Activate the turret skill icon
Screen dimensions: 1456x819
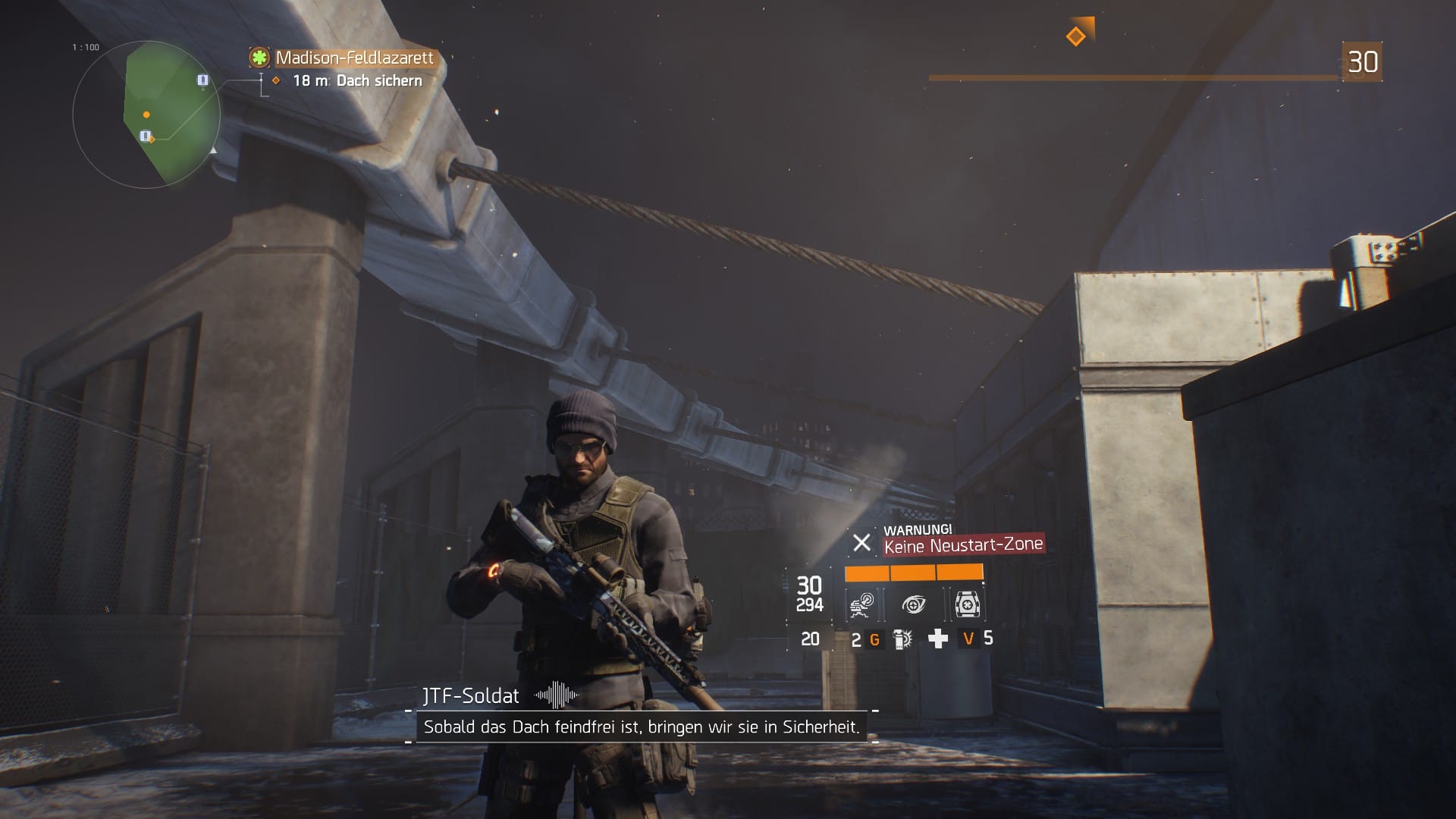[x=861, y=604]
